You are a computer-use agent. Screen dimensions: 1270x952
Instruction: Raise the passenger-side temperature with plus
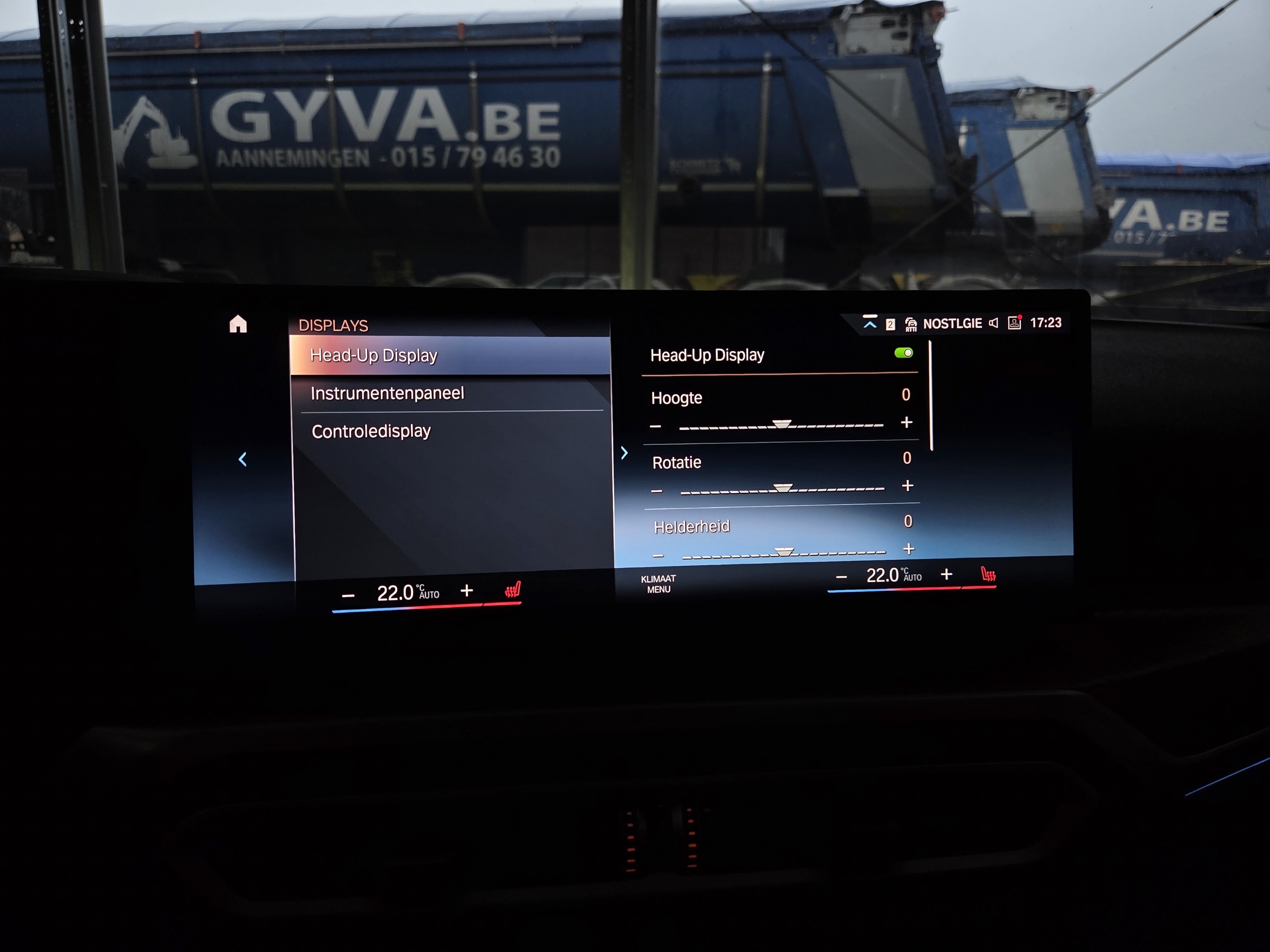[947, 574]
